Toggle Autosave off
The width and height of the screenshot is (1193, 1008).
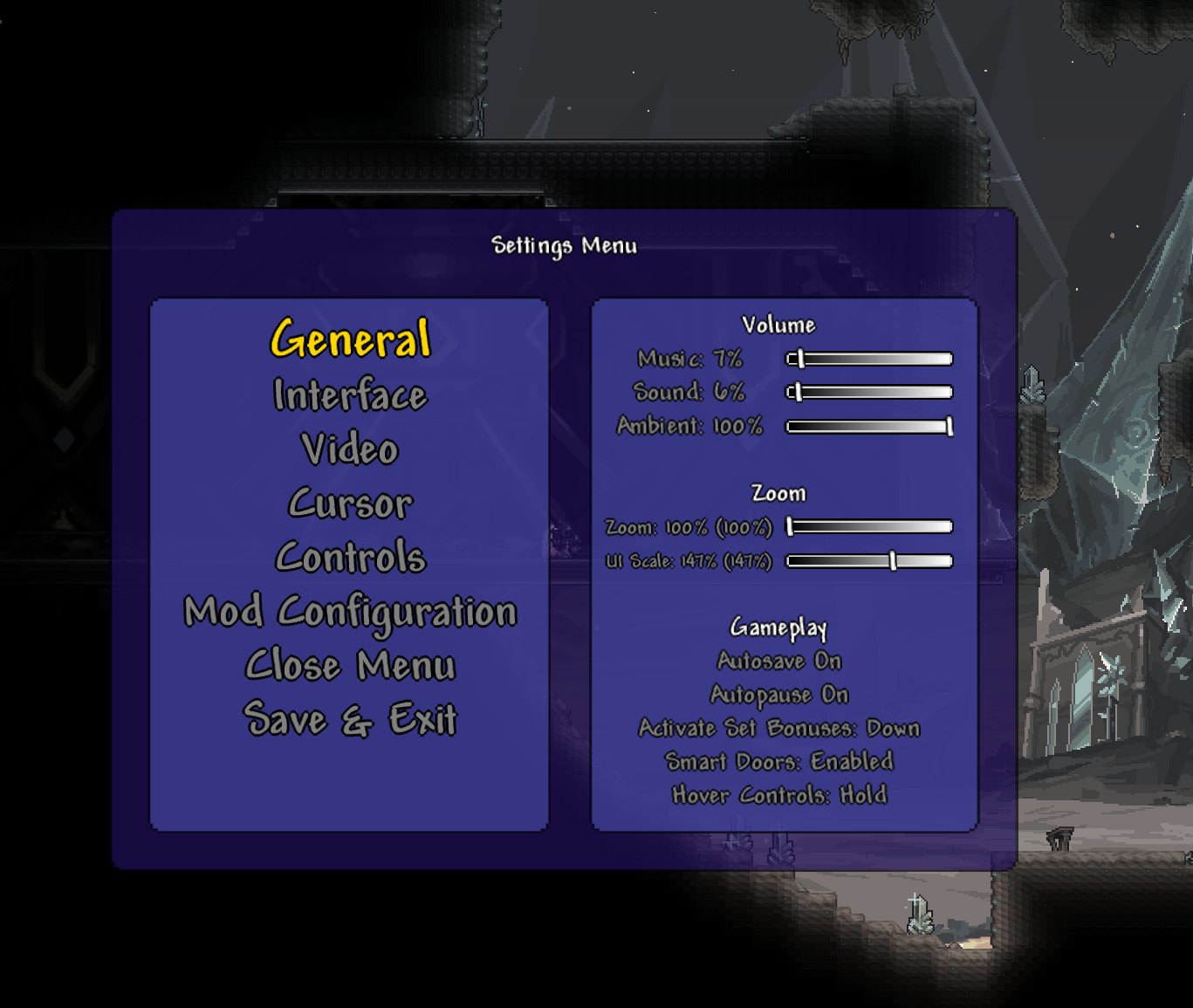(778, 661)
